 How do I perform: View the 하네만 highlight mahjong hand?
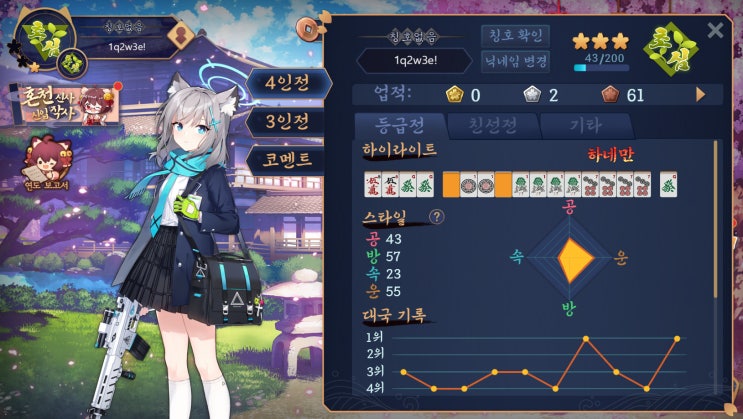tap(521, 184)
